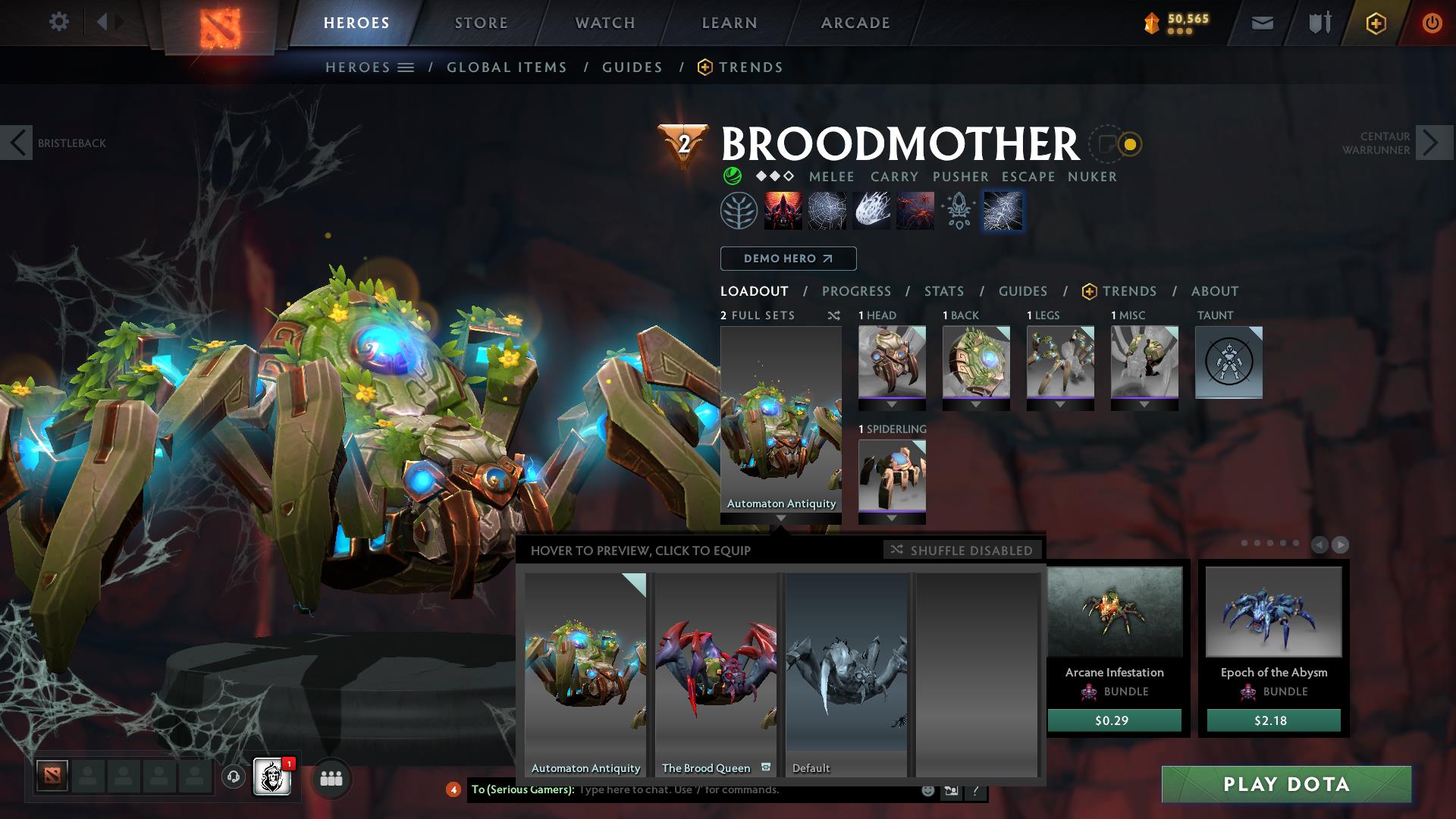Click the DEMO HERO button
Viewport: 1456px width, 819px height.
tap(787, 259)
